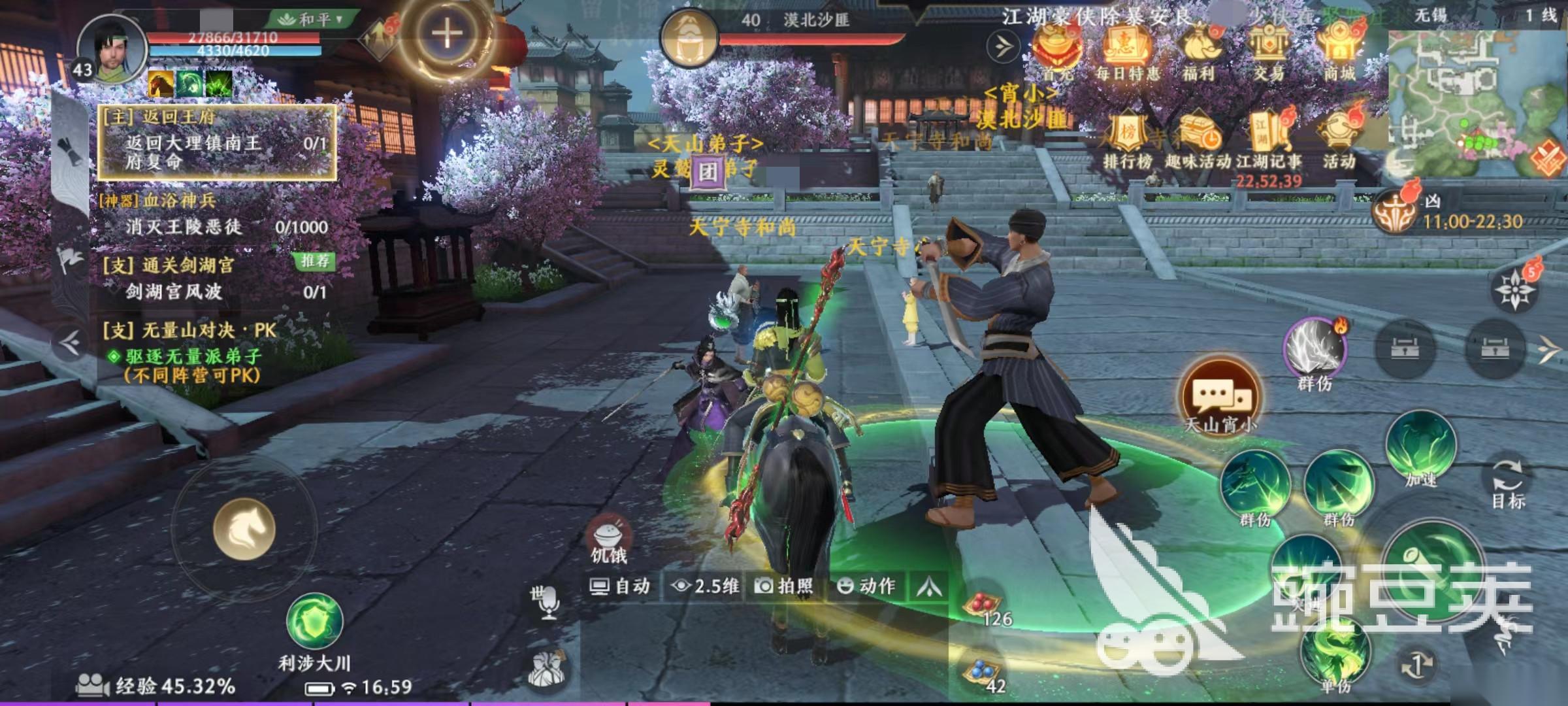Open the 动作 emote menu
The height and width of the screenshot is (706, 1568).
(x=866, y=586)
